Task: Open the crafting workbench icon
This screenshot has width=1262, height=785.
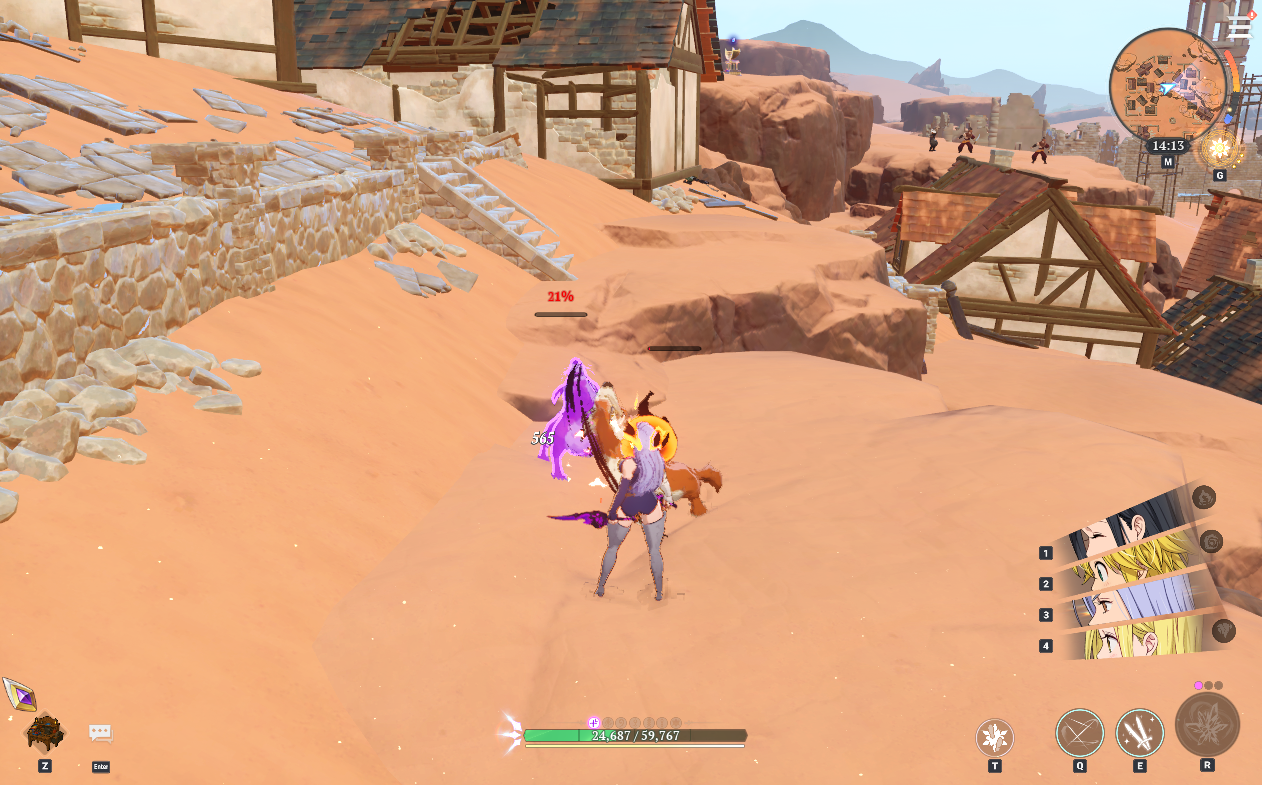Action: coord(45,733)
